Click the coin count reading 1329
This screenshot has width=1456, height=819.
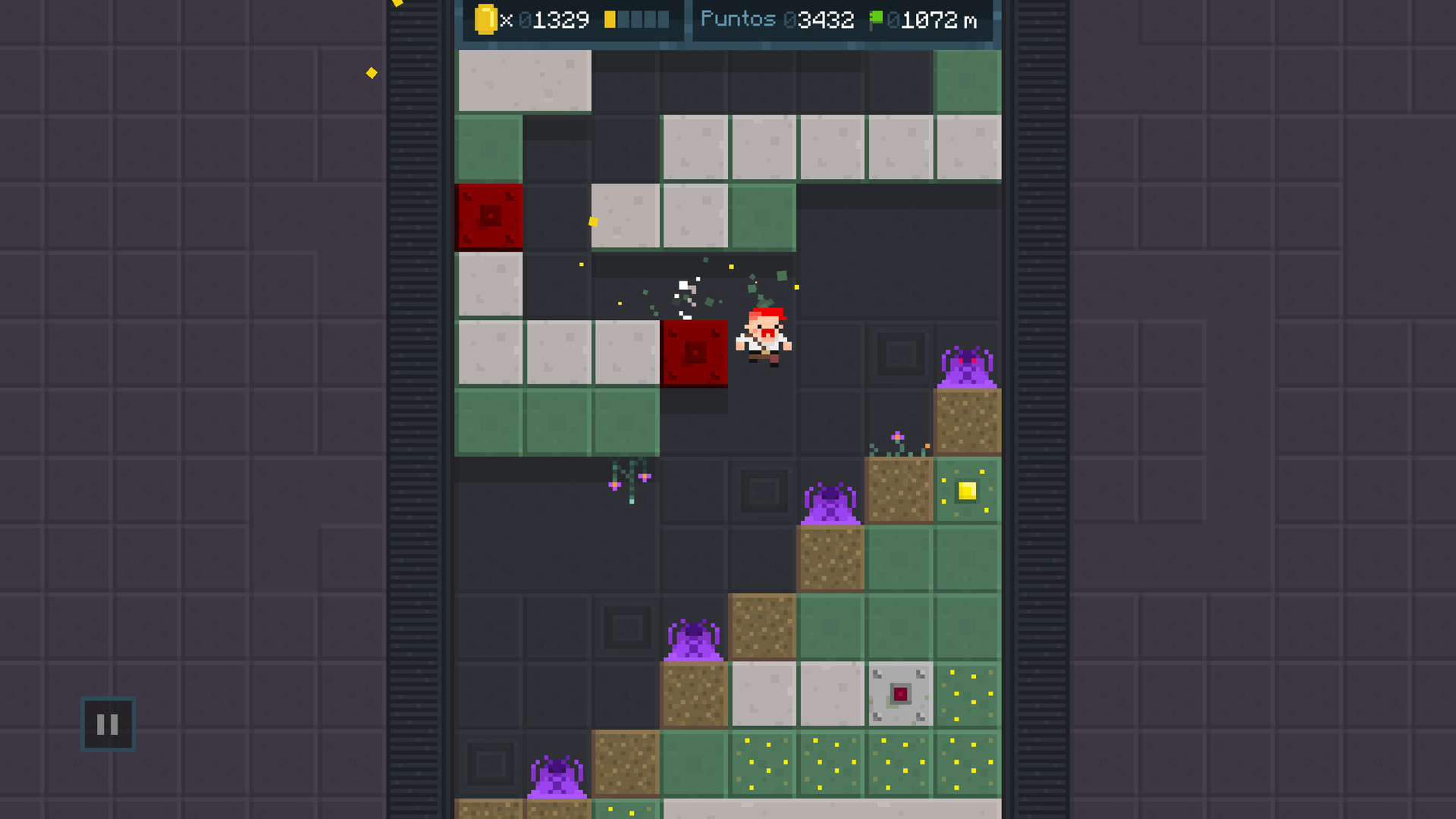[x=558, y=19]
